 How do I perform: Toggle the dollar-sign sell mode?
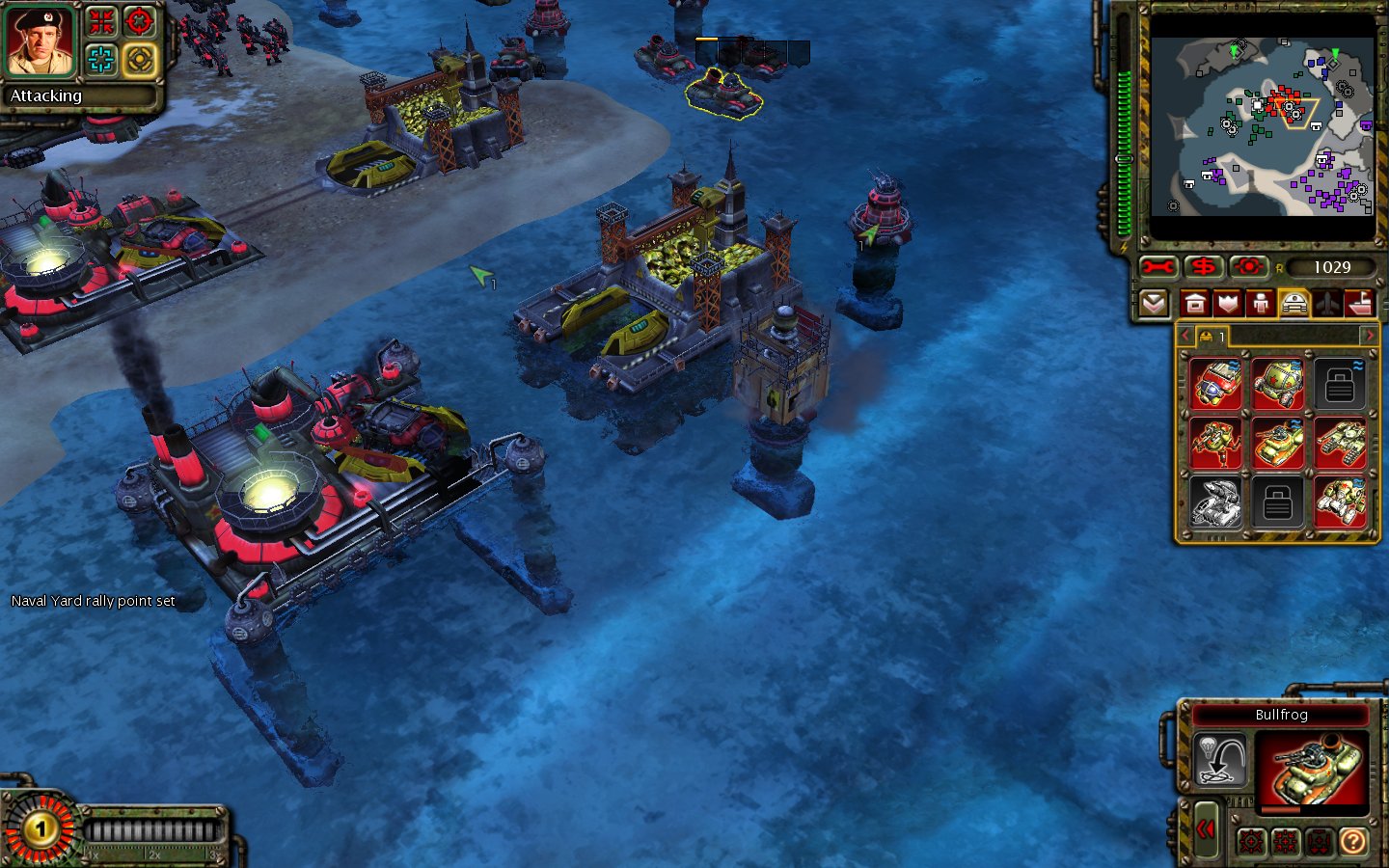(1203, 267)
